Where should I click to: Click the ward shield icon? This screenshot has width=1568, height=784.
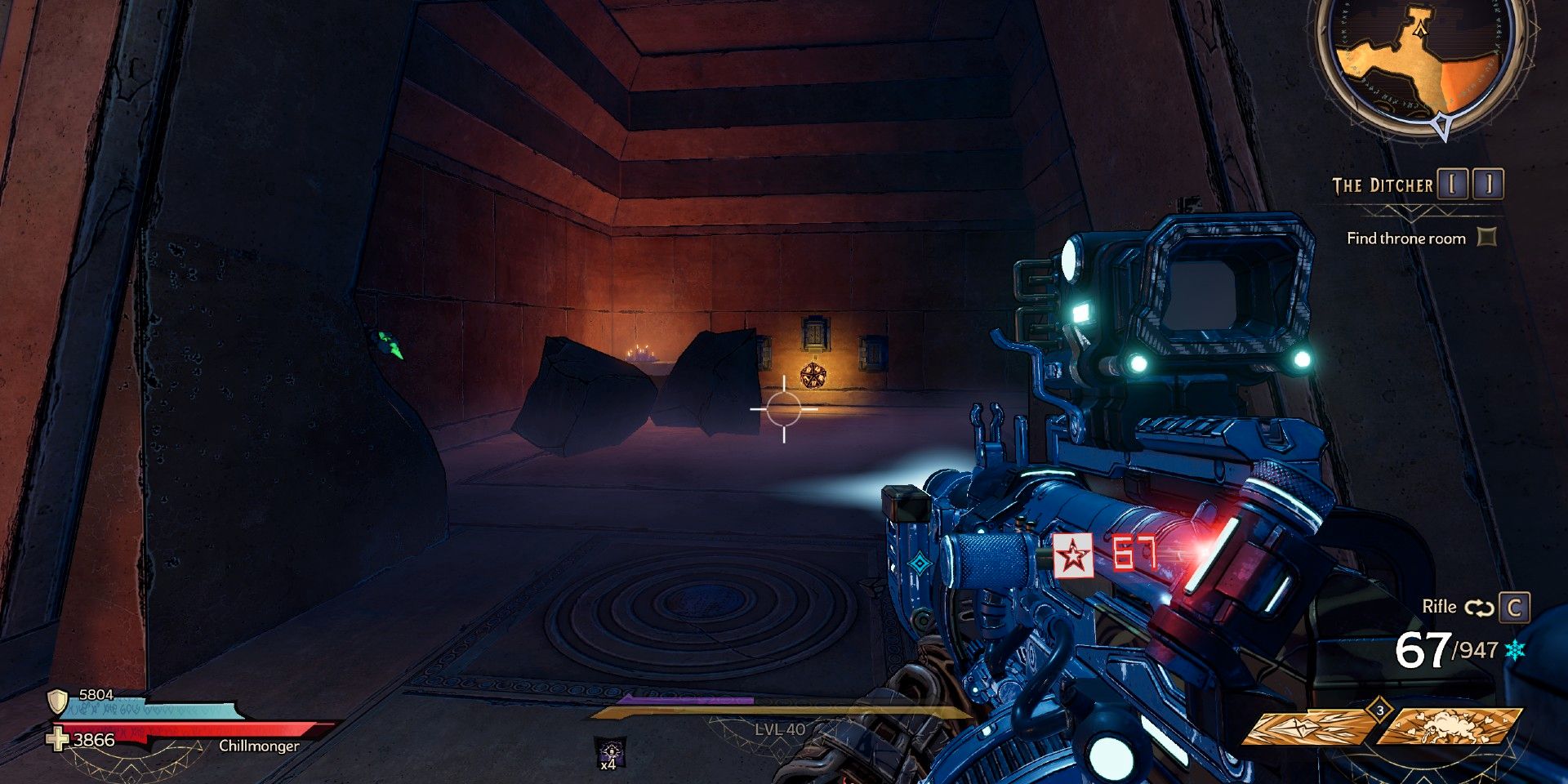(x=57, y=701)
